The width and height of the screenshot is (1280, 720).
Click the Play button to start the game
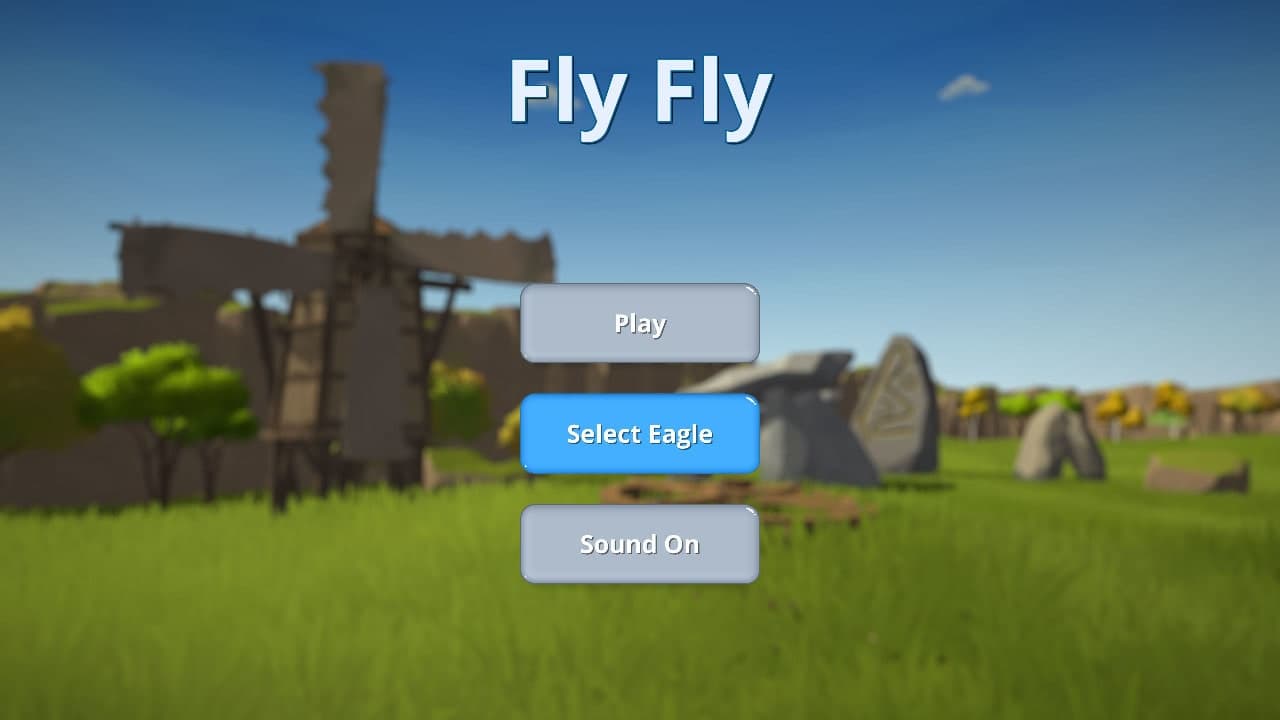pos(639,322)
